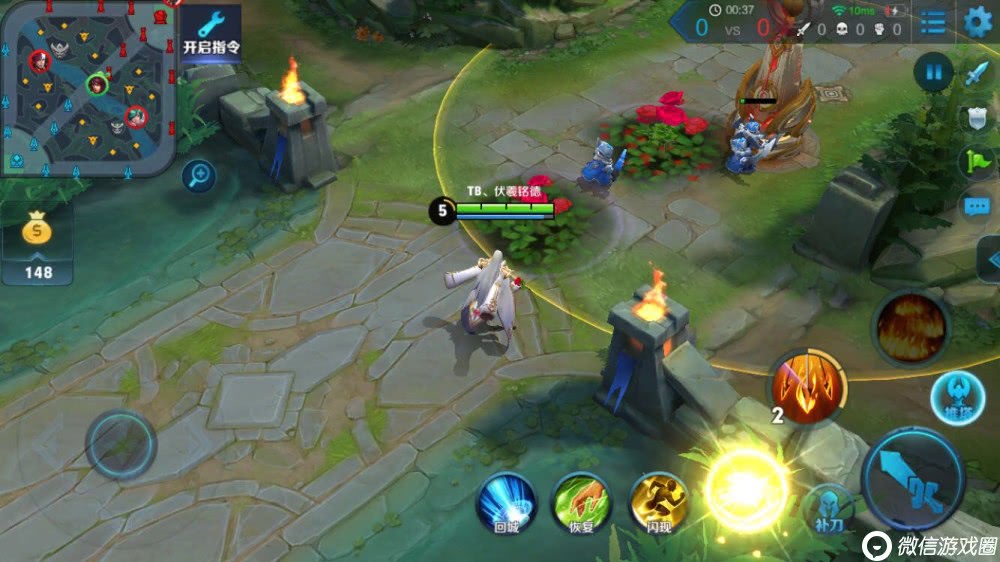Click the magnifier button beside the minimap
This screenshot has height=562, width=1000.
click(x=199, y=177)
